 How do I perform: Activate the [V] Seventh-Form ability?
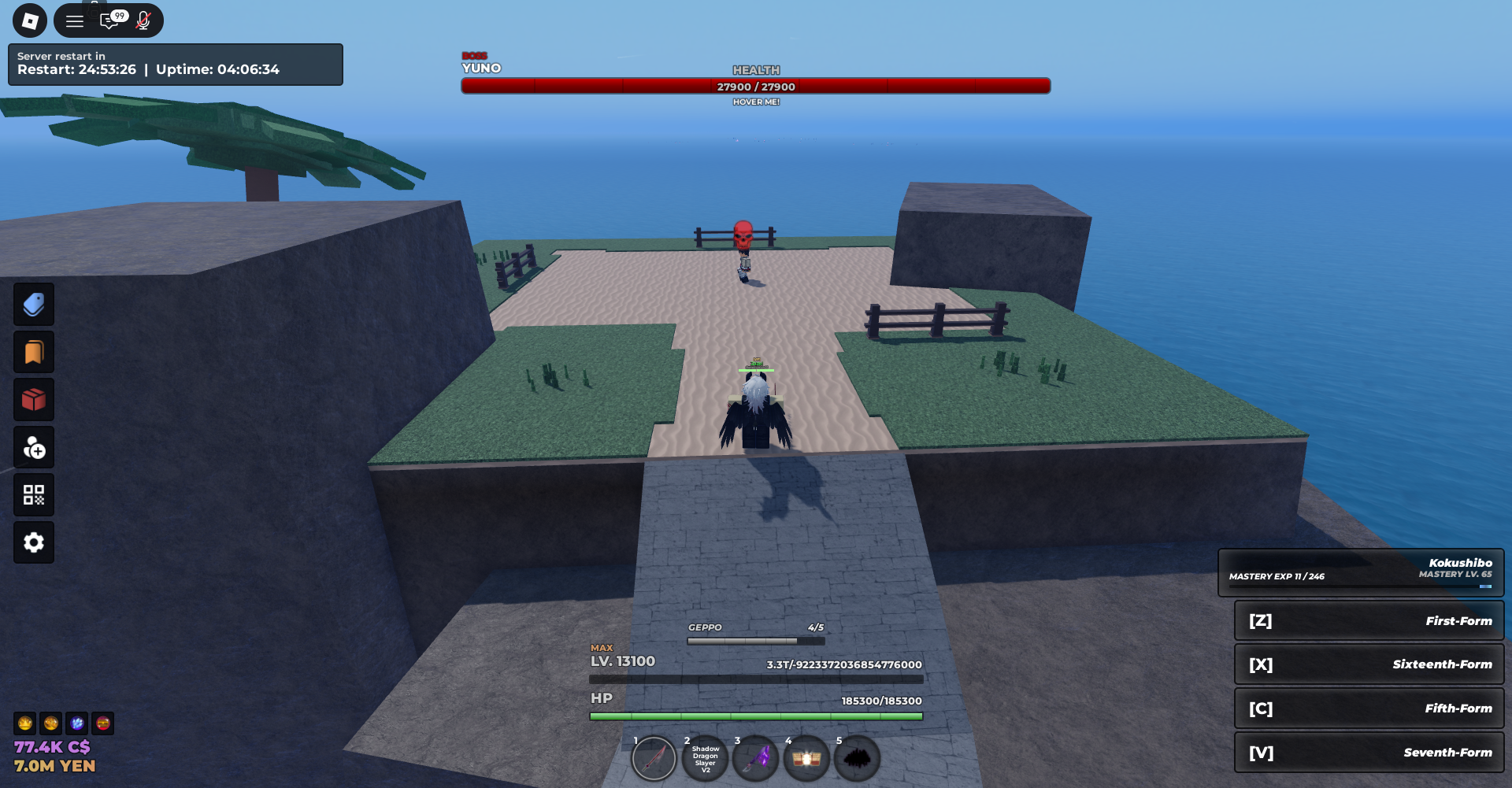(1369, 752)
